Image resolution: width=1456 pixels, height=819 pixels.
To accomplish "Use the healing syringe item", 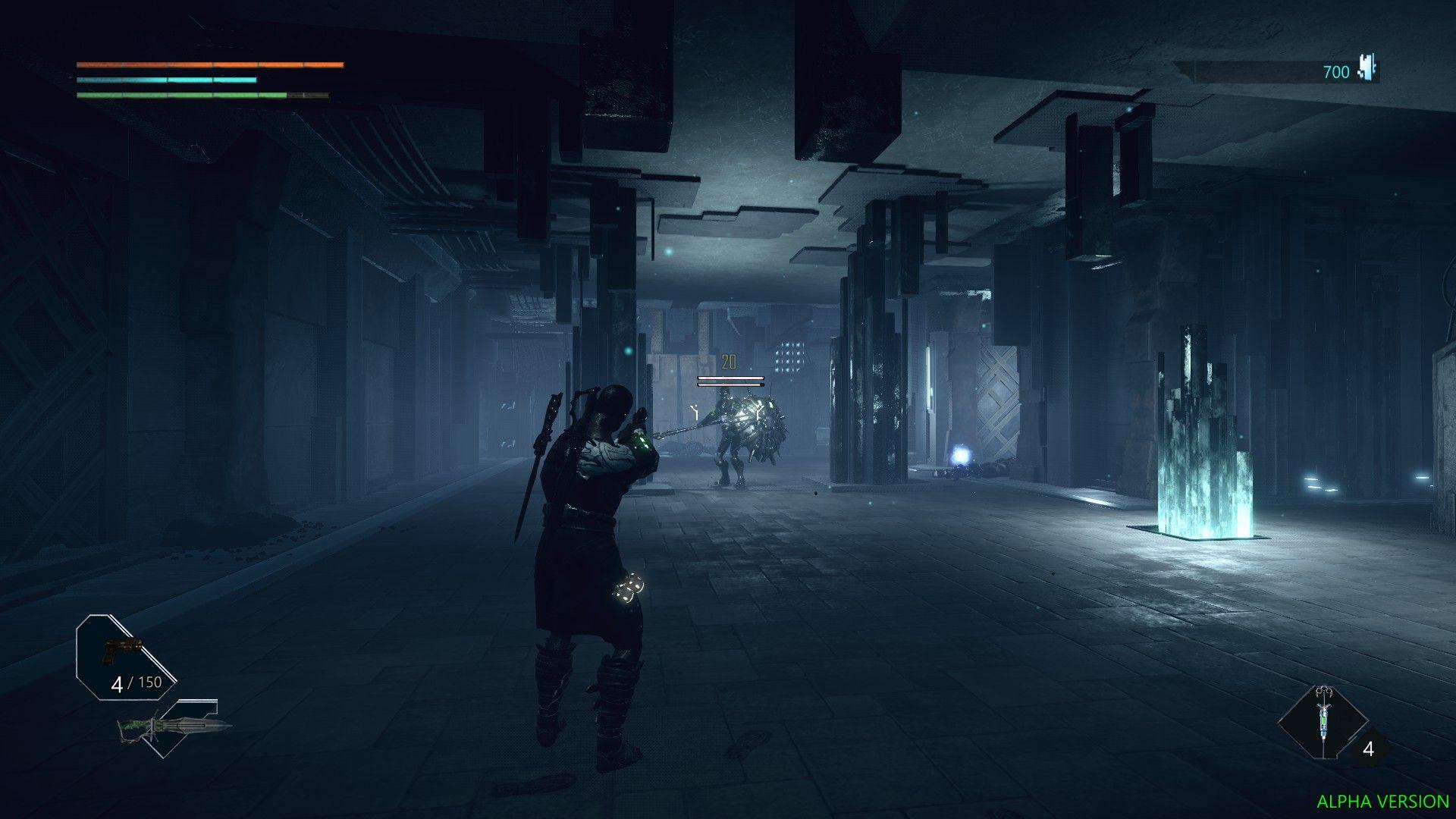I will (1323, 722).
